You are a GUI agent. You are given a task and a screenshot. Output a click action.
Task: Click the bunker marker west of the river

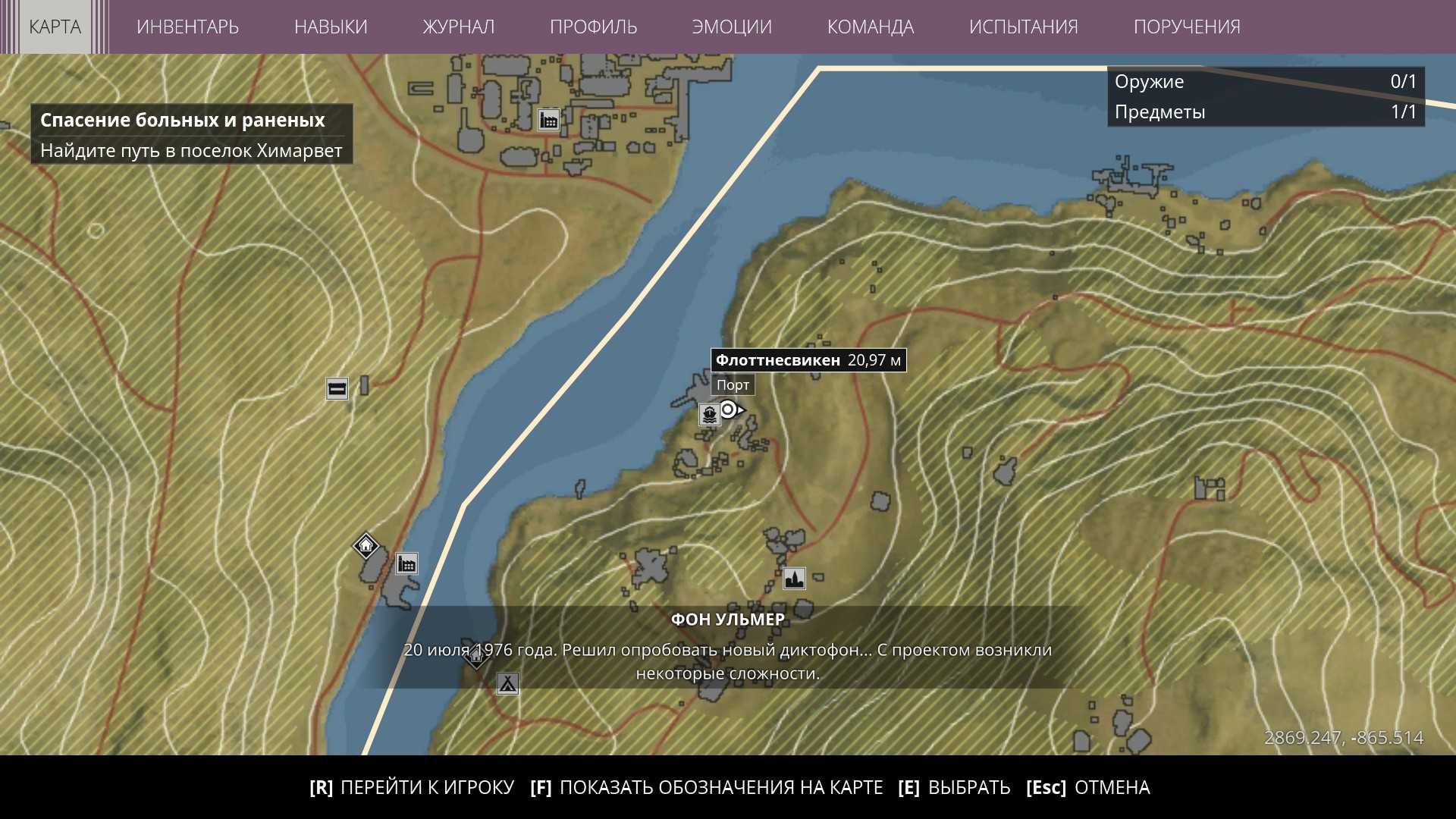337,389
